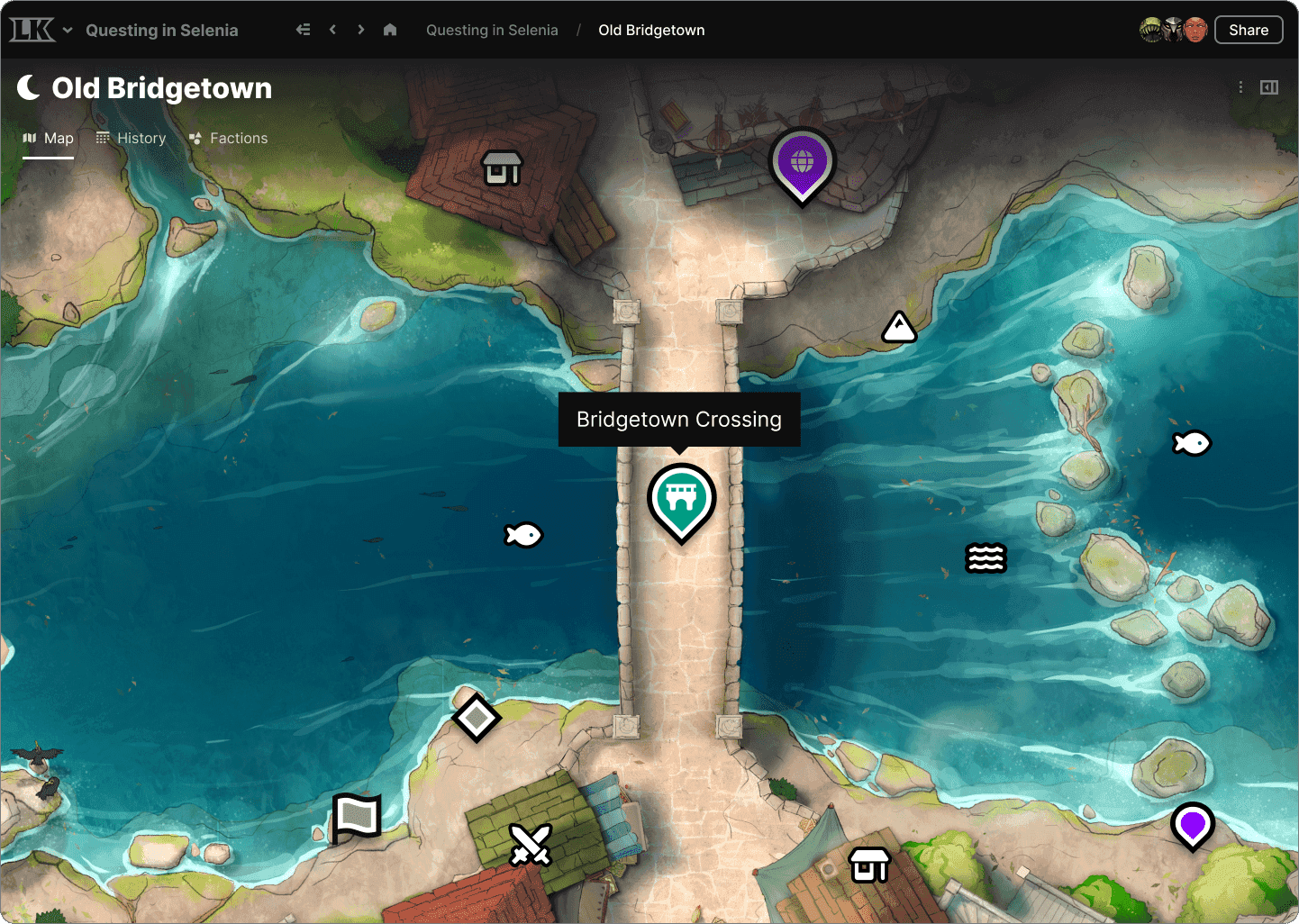This screenshot has width=1299, height=924.
Task: Collapse the left navigation sidebar
Action: pos(304,29)
